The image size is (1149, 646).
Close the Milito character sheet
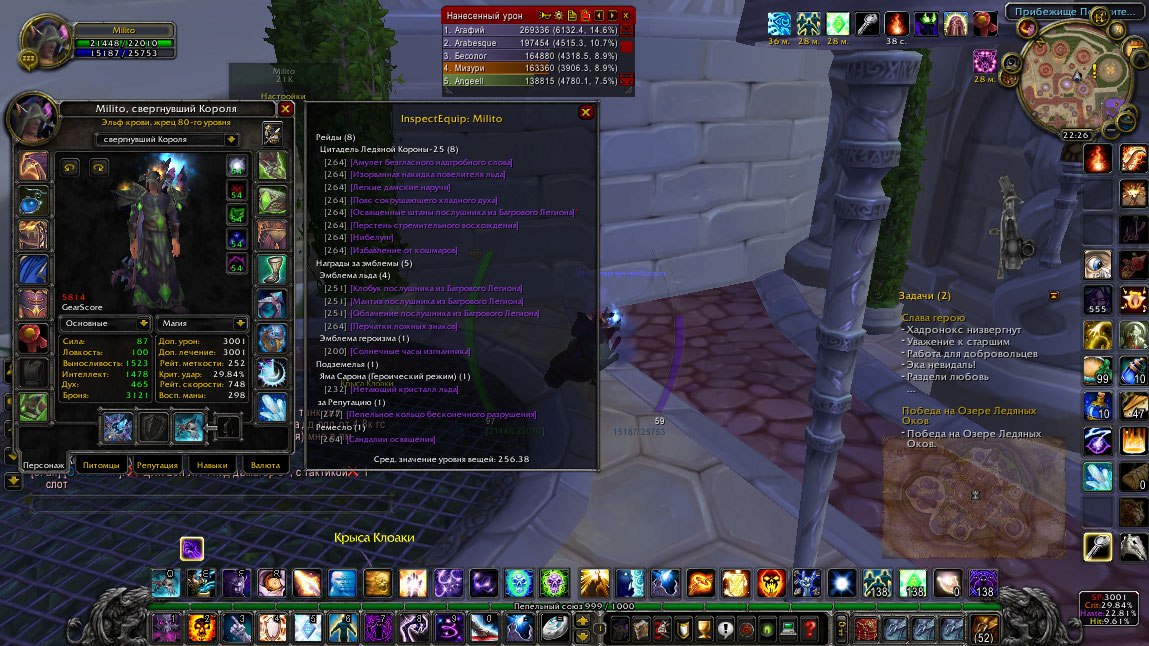tap(286, 108)
